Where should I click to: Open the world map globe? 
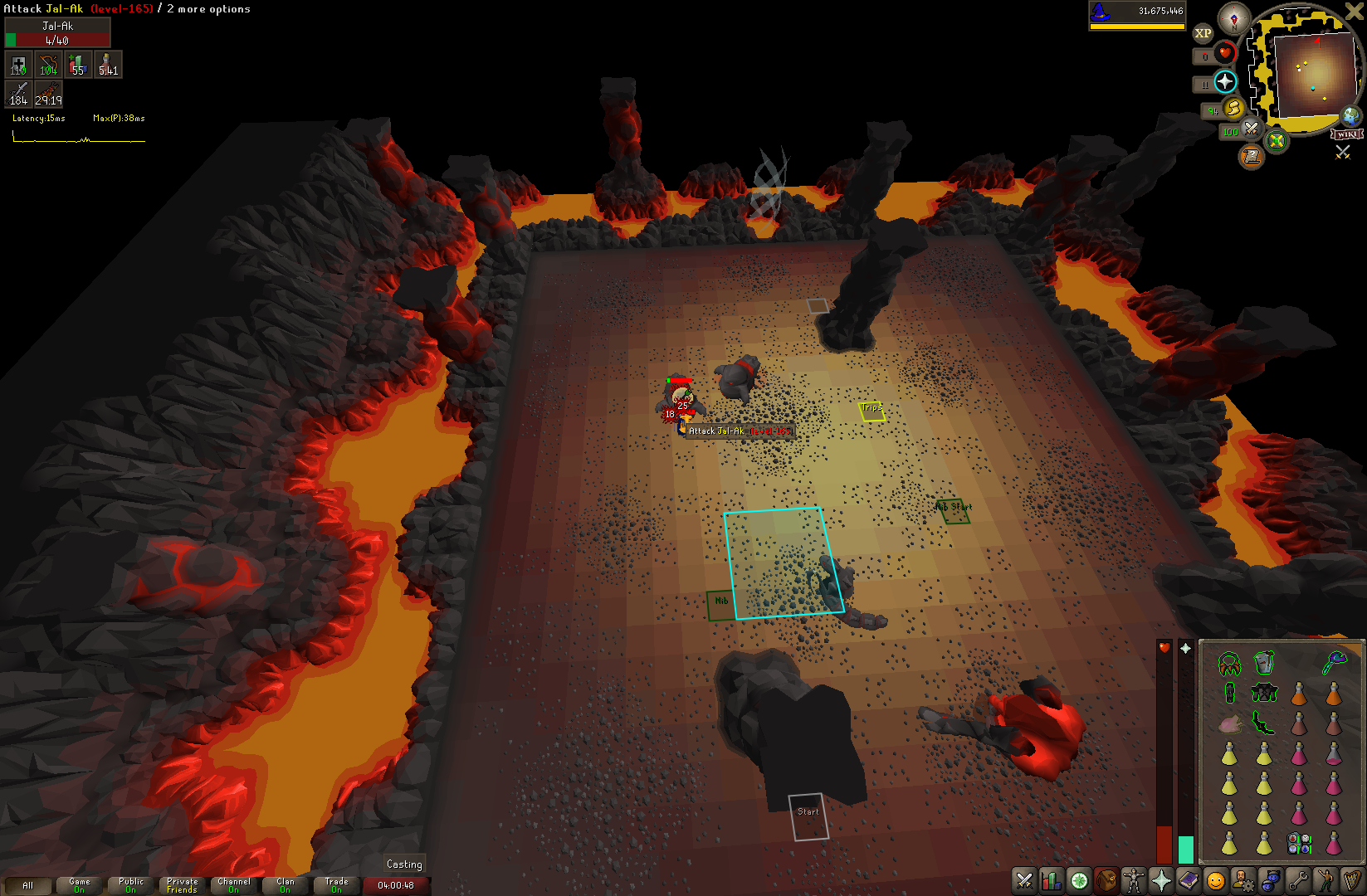pos(1351,115)
